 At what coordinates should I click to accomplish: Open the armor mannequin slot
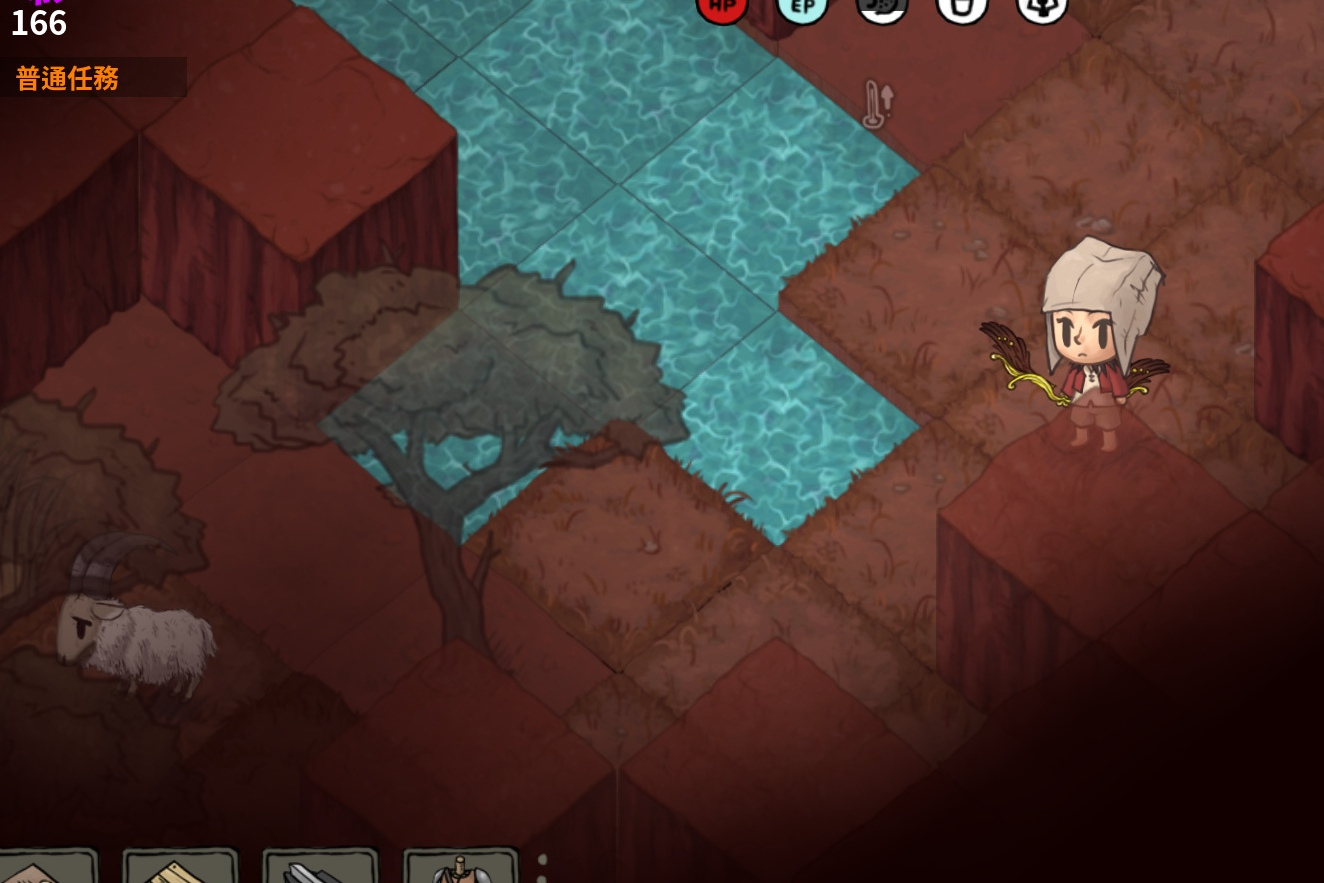point(460,868)
